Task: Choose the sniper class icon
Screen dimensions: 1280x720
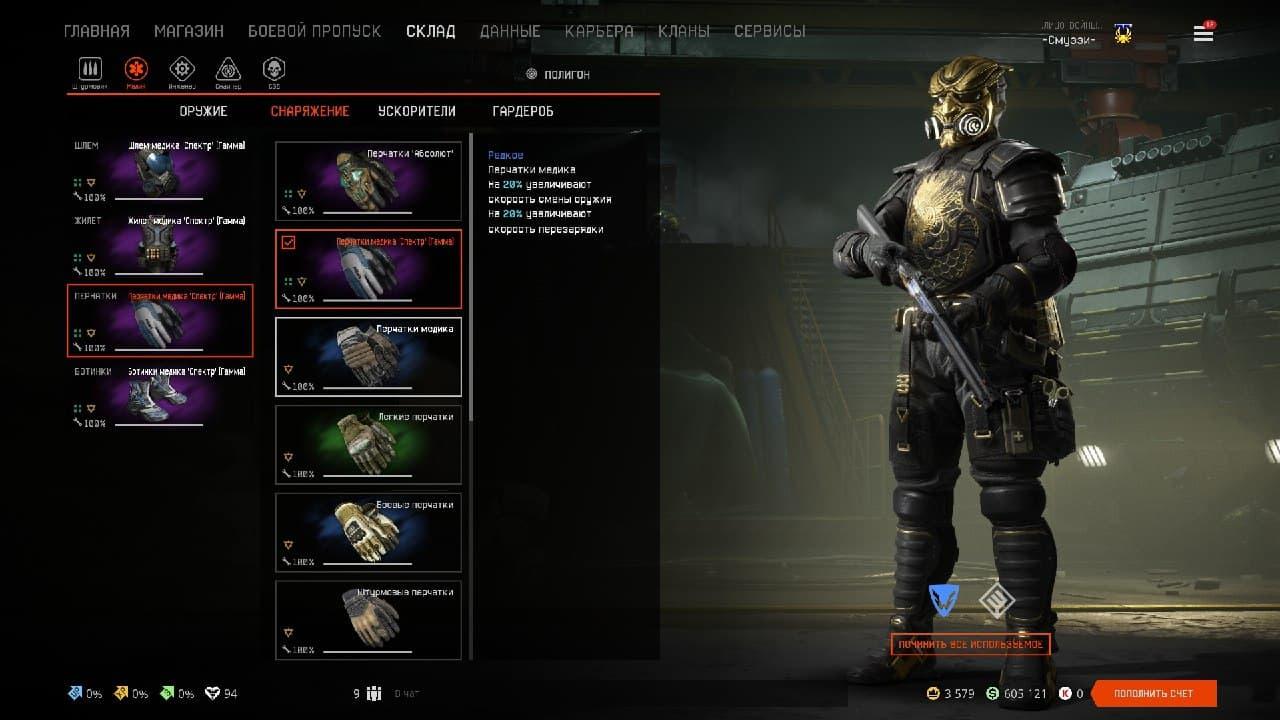Action: pyautogui.click(x=228, y=69)
